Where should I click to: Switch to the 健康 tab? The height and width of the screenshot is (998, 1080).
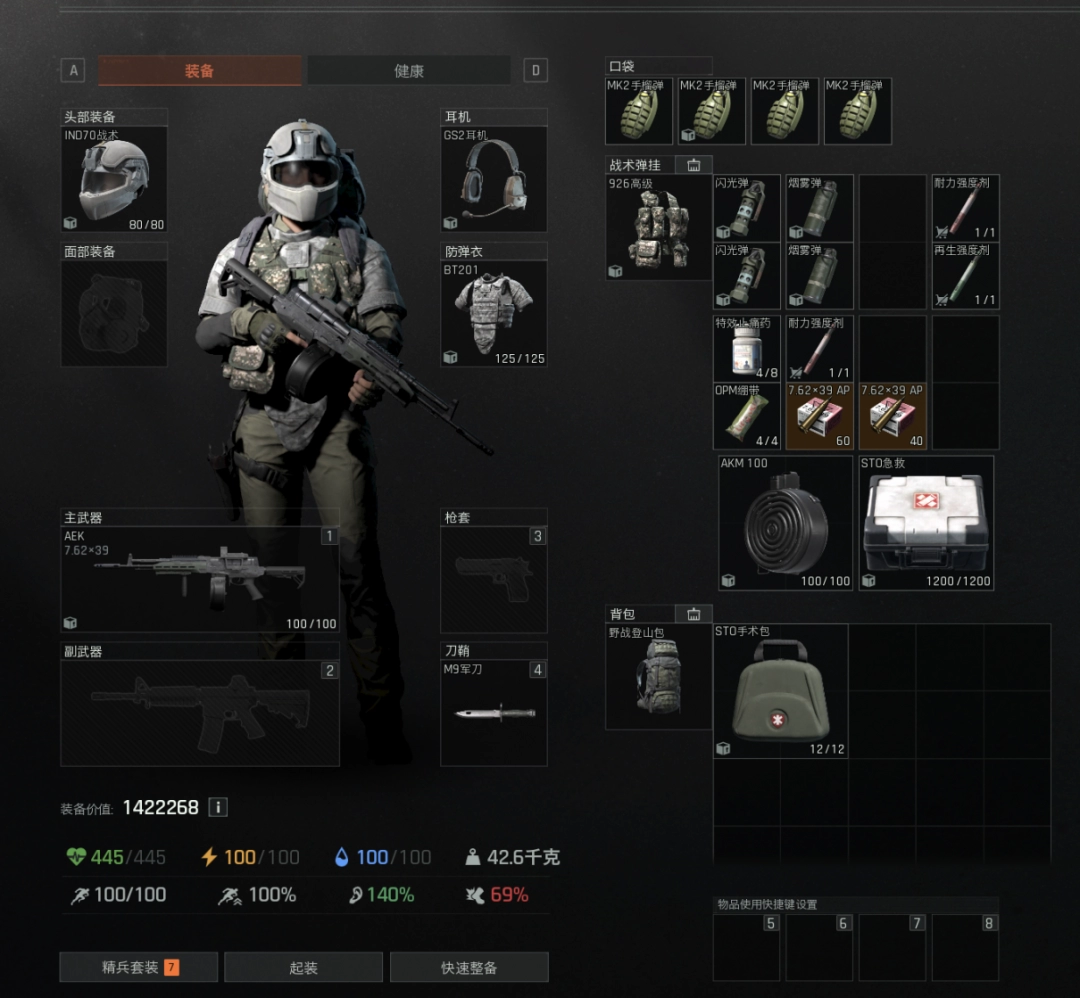tap(408, 71)
